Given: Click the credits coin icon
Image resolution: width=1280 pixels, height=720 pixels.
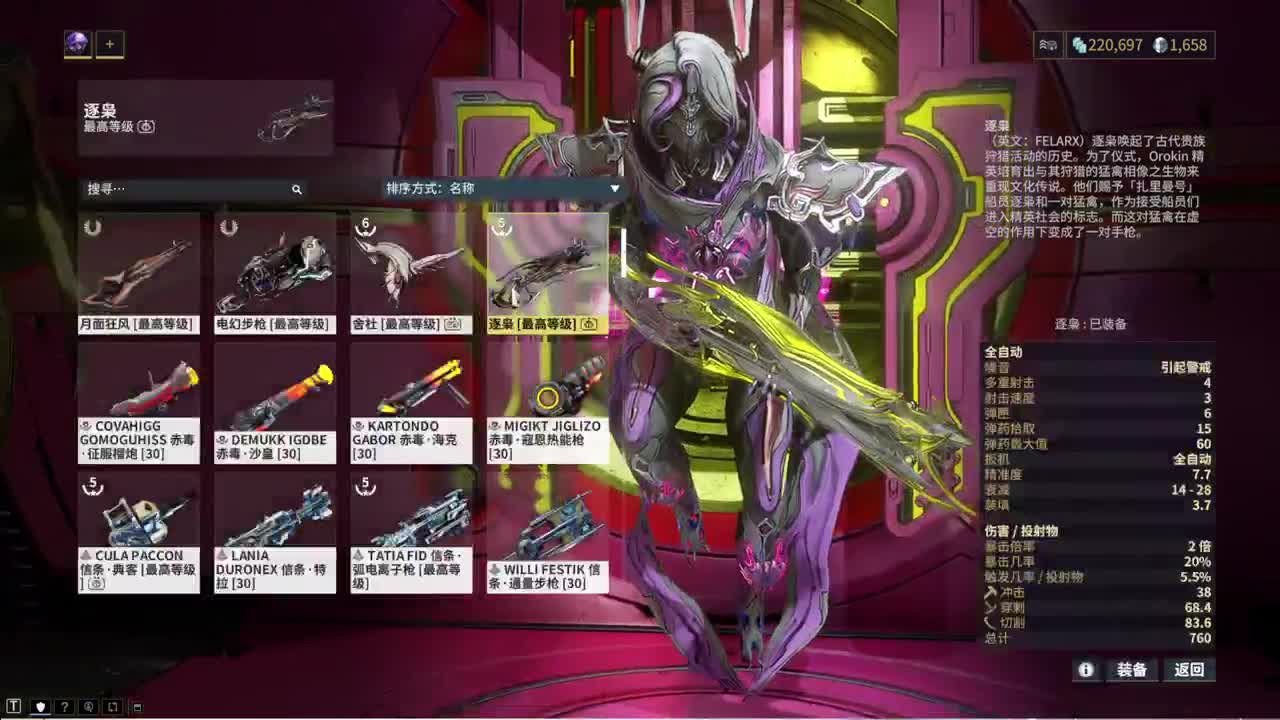Looking at the screenshot, I should (x=1081, y=45).
